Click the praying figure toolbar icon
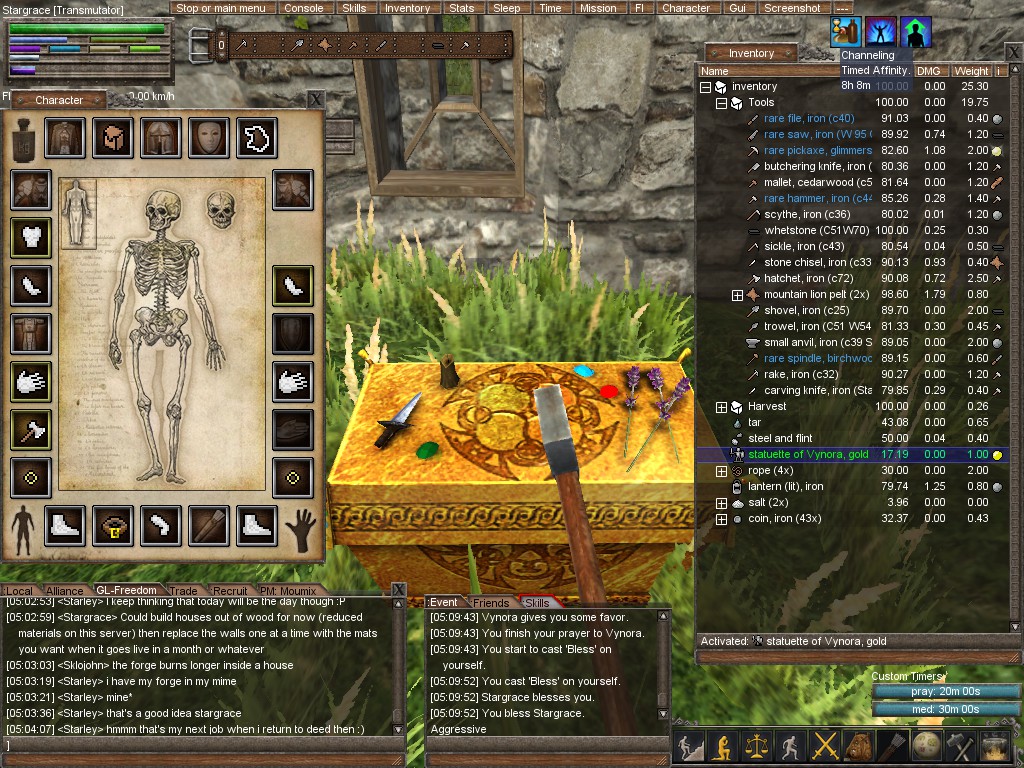 [x=722, y=746]
